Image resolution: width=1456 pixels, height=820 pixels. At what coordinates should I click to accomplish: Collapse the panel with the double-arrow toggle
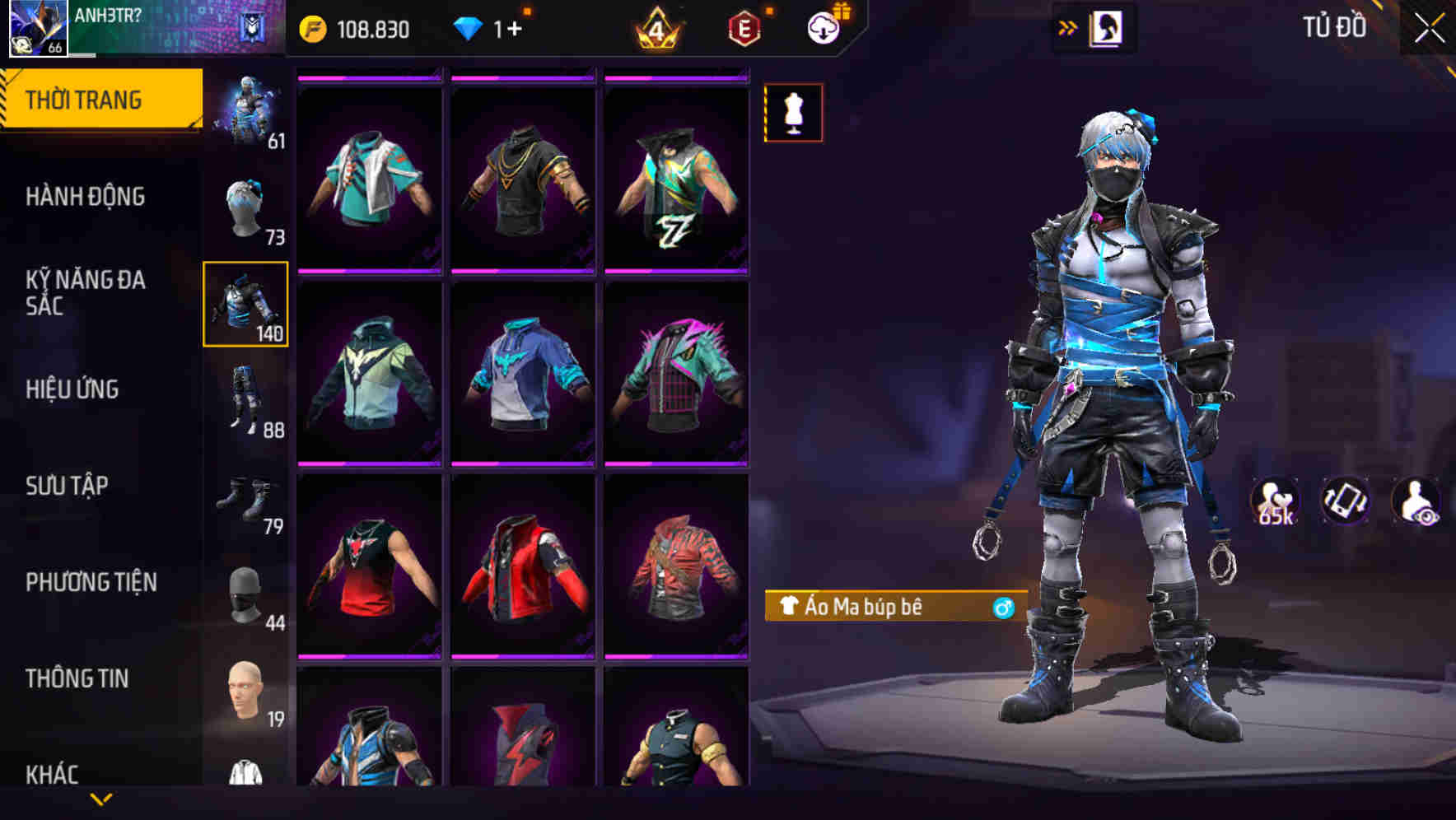pos(1068,26)
